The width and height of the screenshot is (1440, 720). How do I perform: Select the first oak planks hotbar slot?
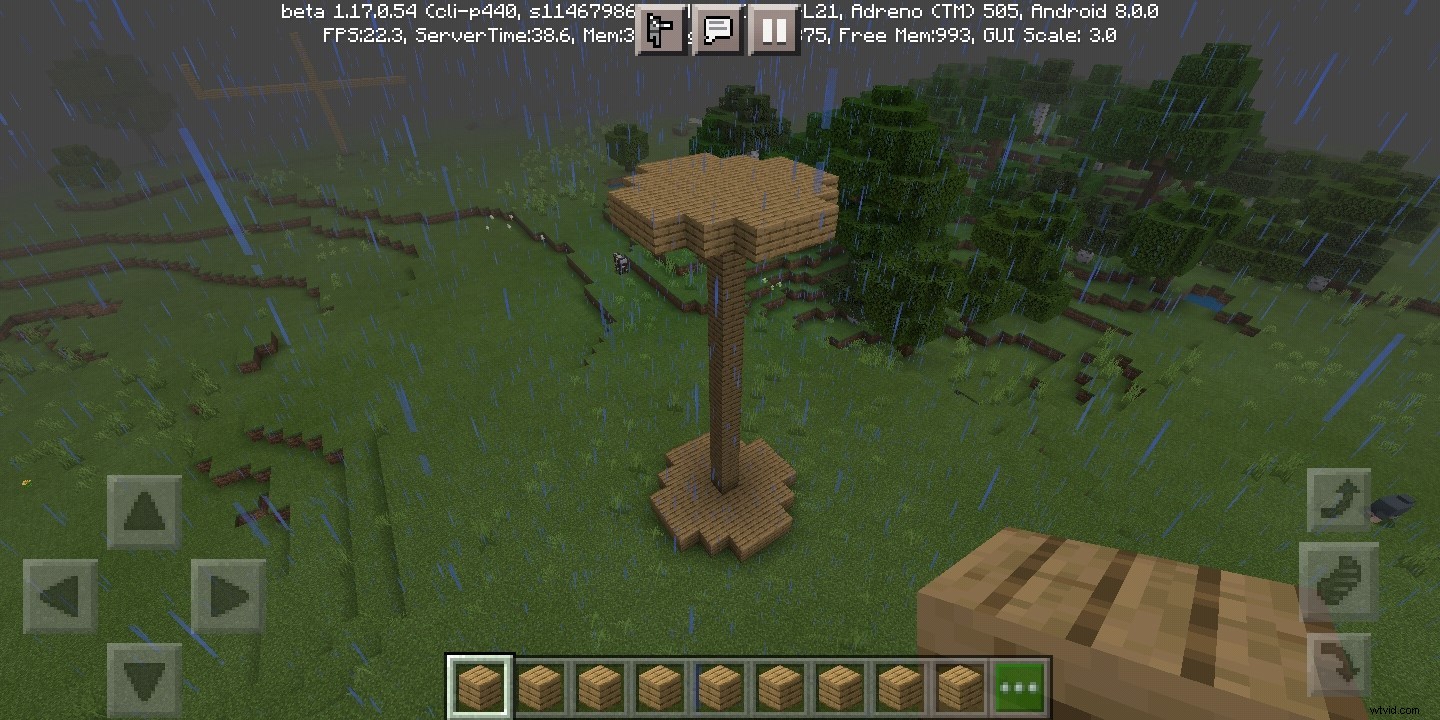point(479,684)
